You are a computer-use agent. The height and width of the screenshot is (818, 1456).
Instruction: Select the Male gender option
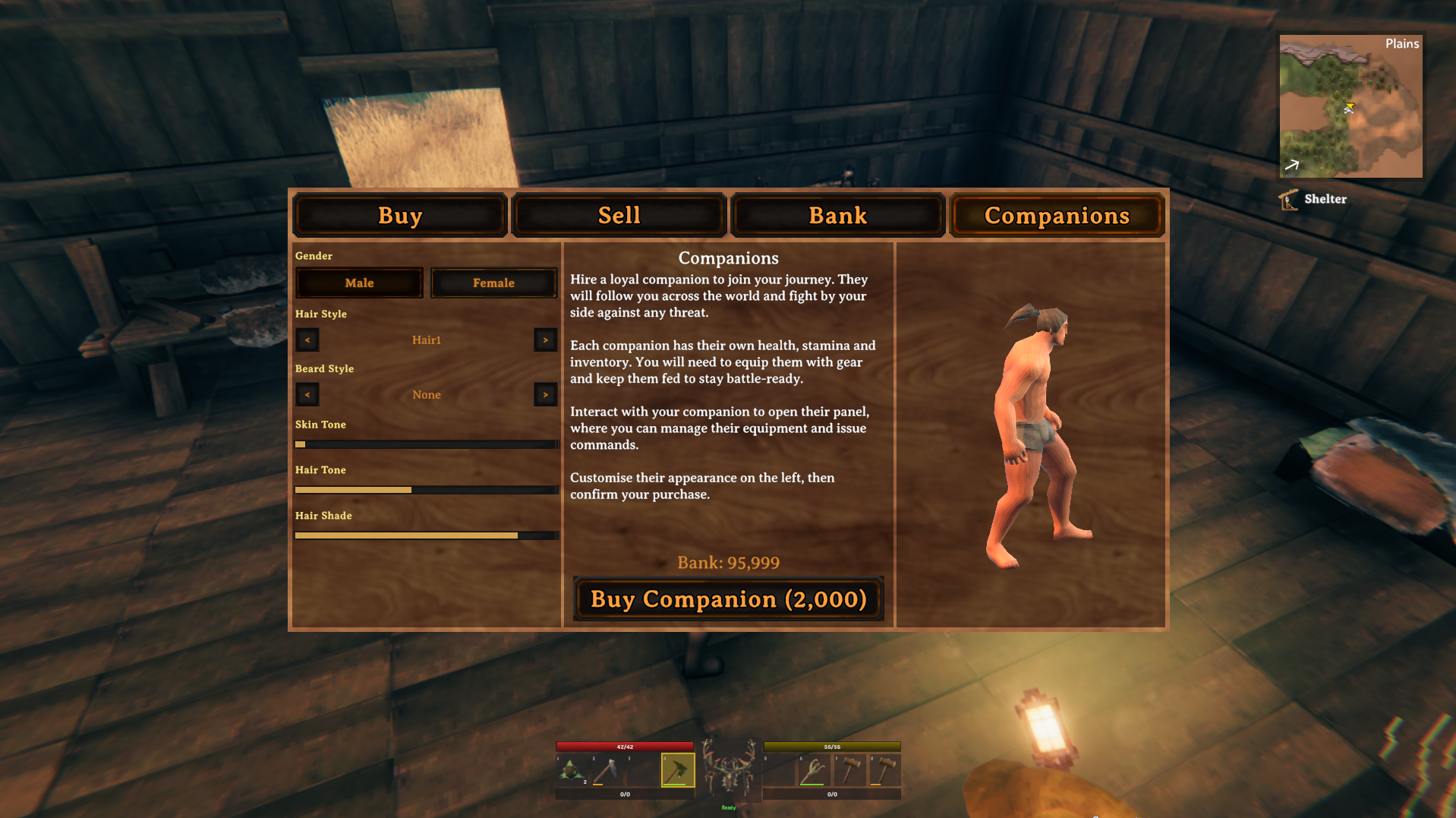tap(358, 283)
